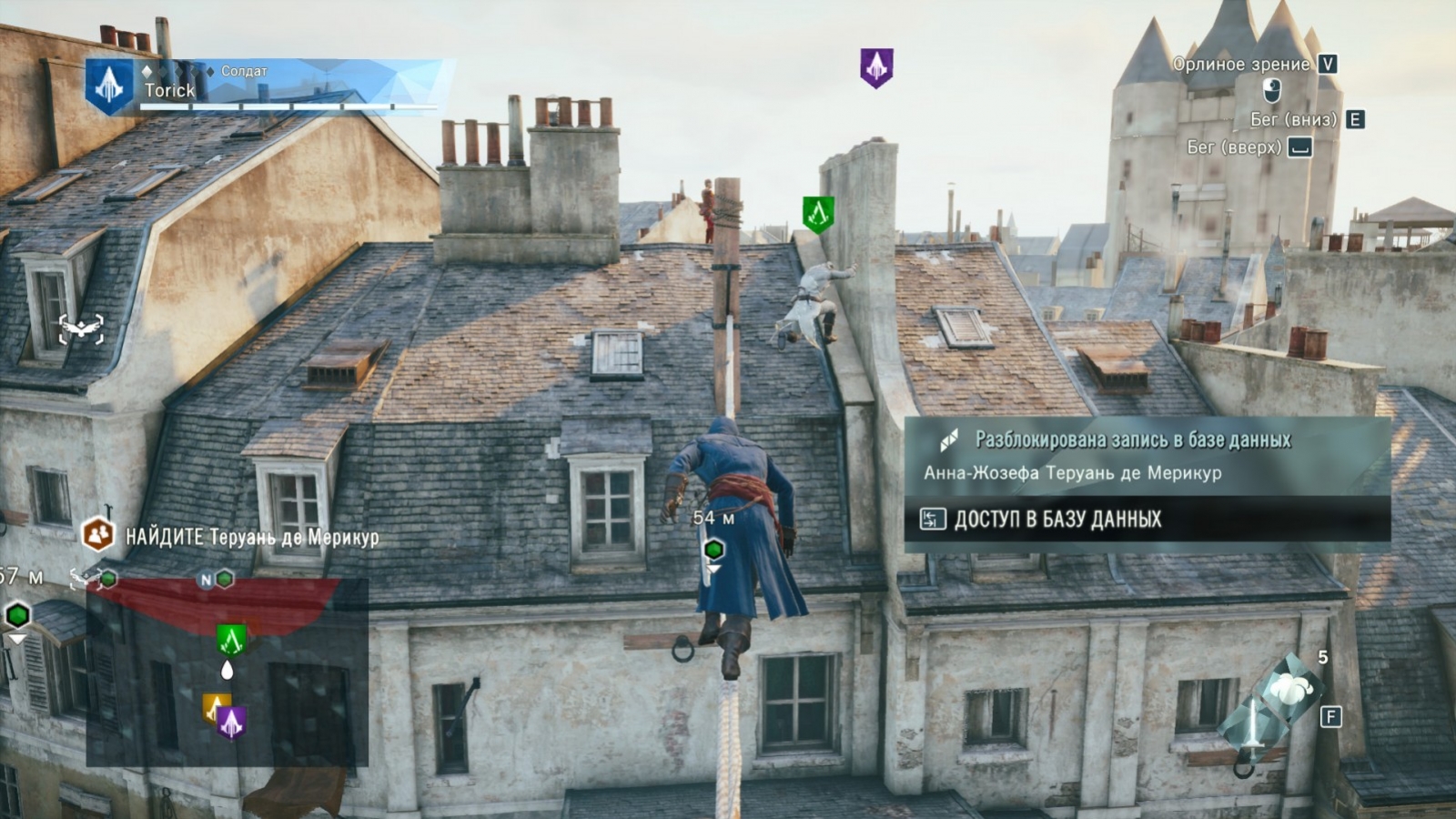
Task: Click the N compass marker on the minimap
Action: click(206, 580)
